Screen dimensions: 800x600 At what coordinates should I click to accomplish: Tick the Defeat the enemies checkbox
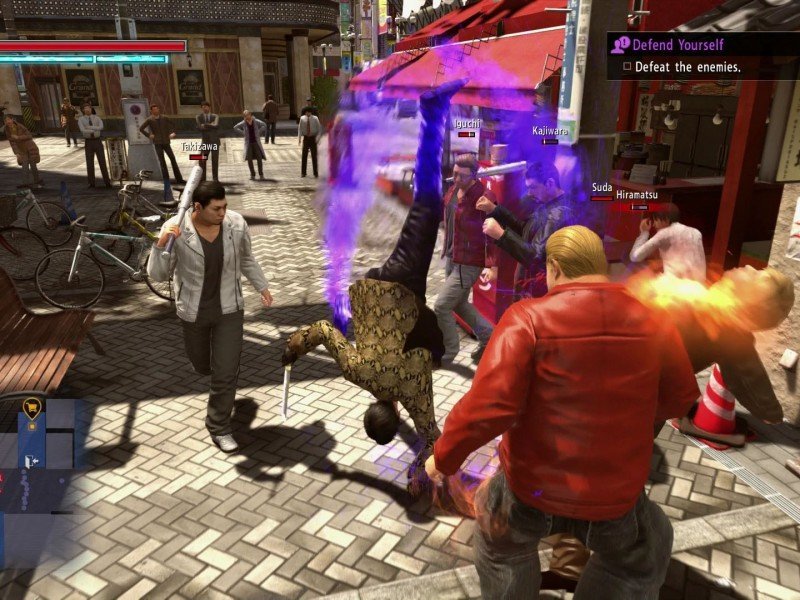coord(627,67)
